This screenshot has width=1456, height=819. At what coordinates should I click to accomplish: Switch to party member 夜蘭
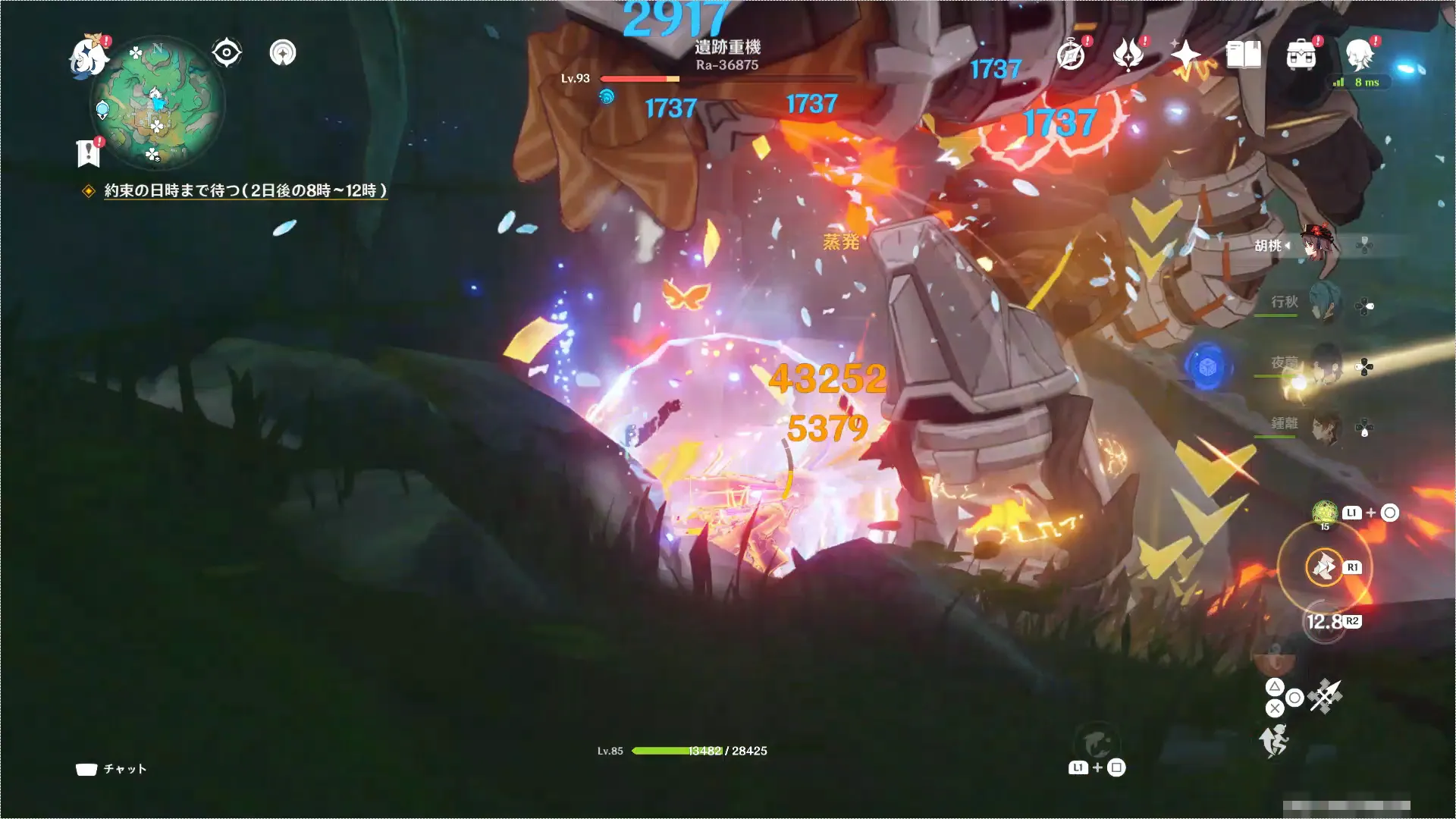coord(1324,366)
